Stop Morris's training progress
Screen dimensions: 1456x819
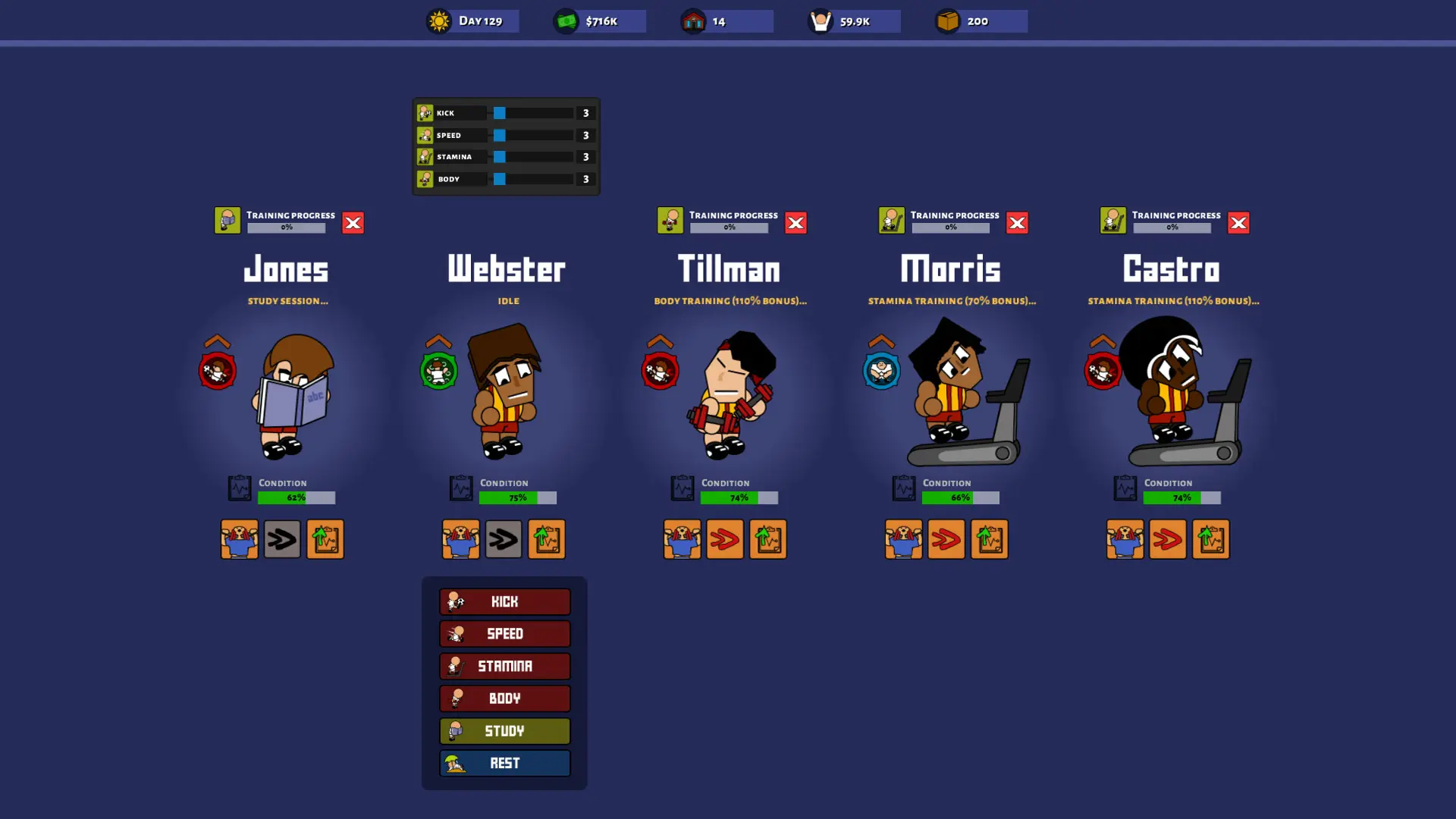point(1017,222)
